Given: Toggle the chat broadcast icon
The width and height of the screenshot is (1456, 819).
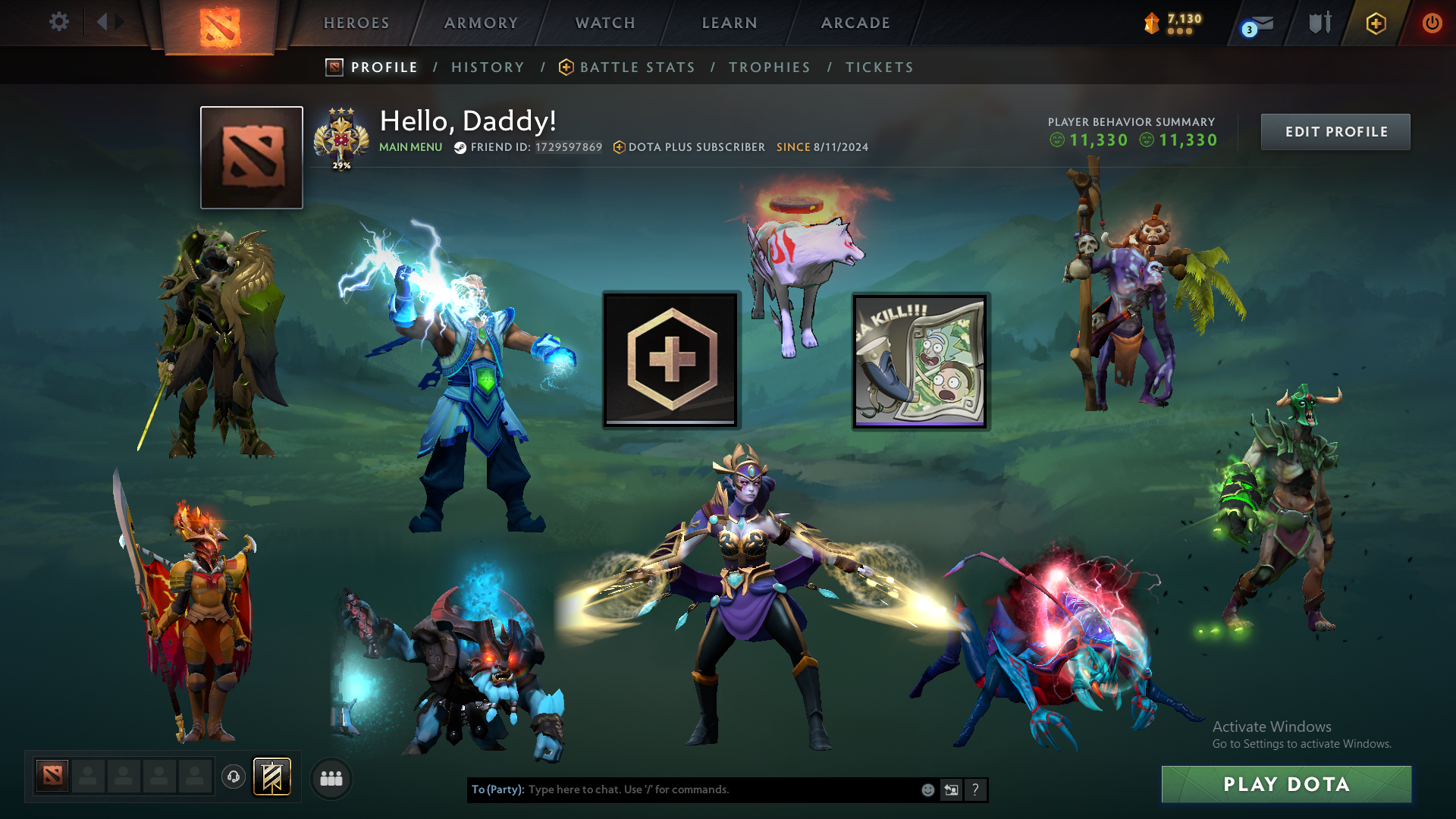Looking at the screenshot, I should (951, 789).
